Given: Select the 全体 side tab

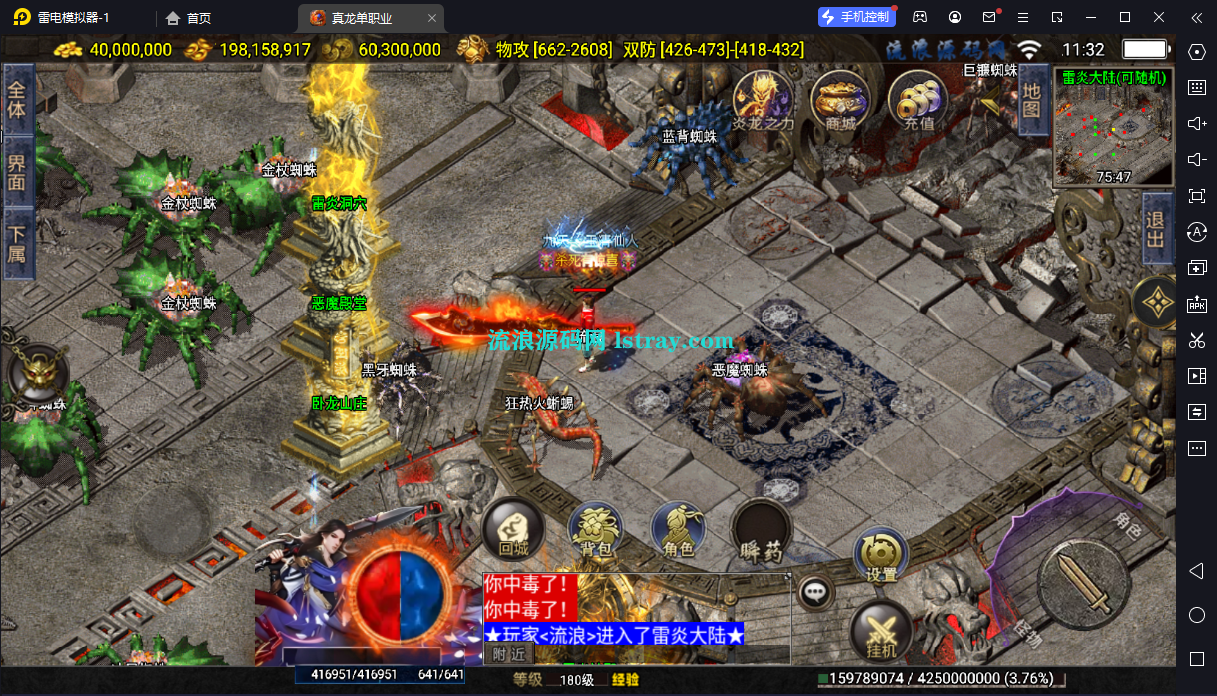Looking at the screenshot, I should 17,98.
